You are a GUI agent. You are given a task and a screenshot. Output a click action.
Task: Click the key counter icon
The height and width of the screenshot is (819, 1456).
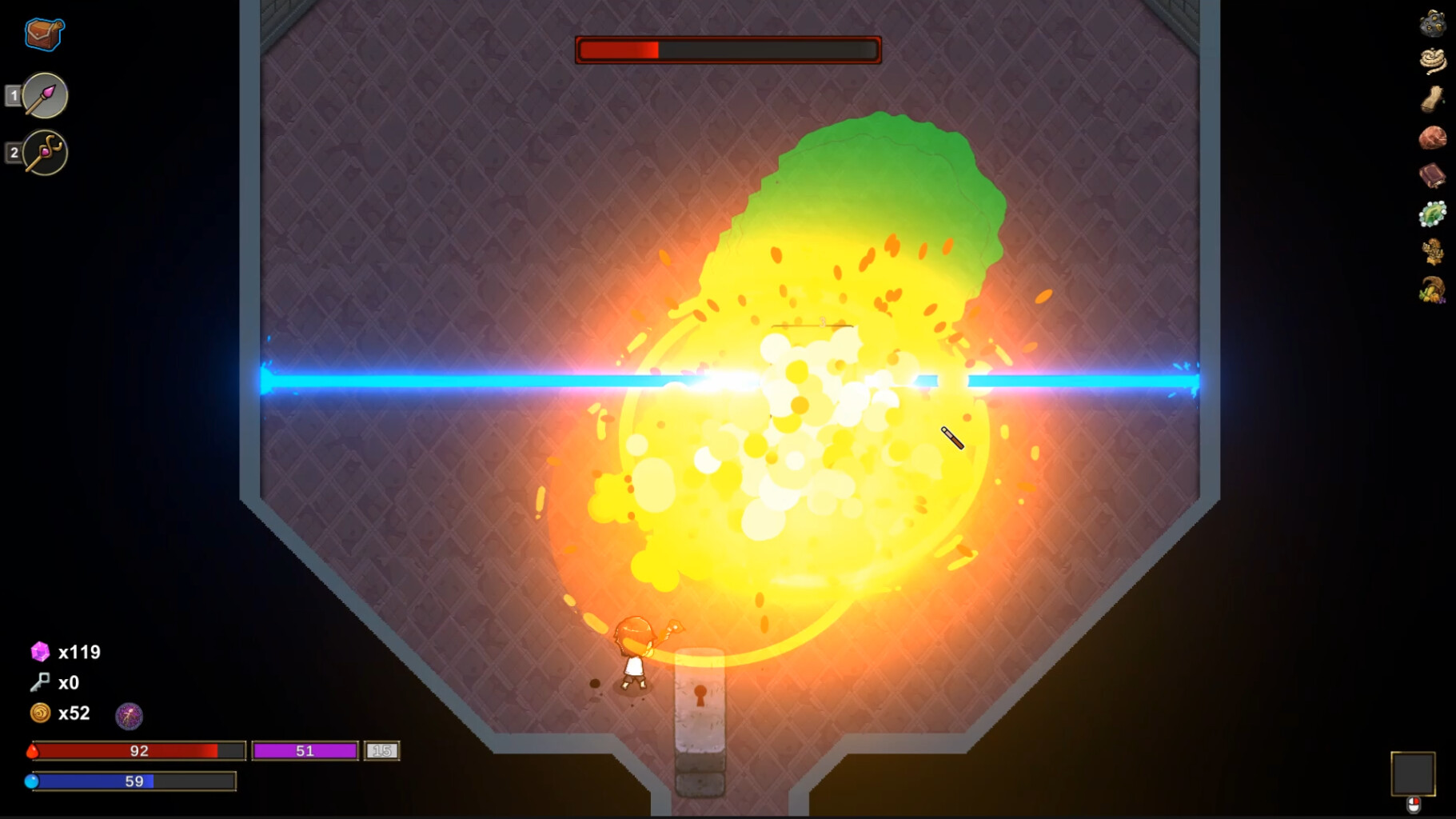pos(38,682)
